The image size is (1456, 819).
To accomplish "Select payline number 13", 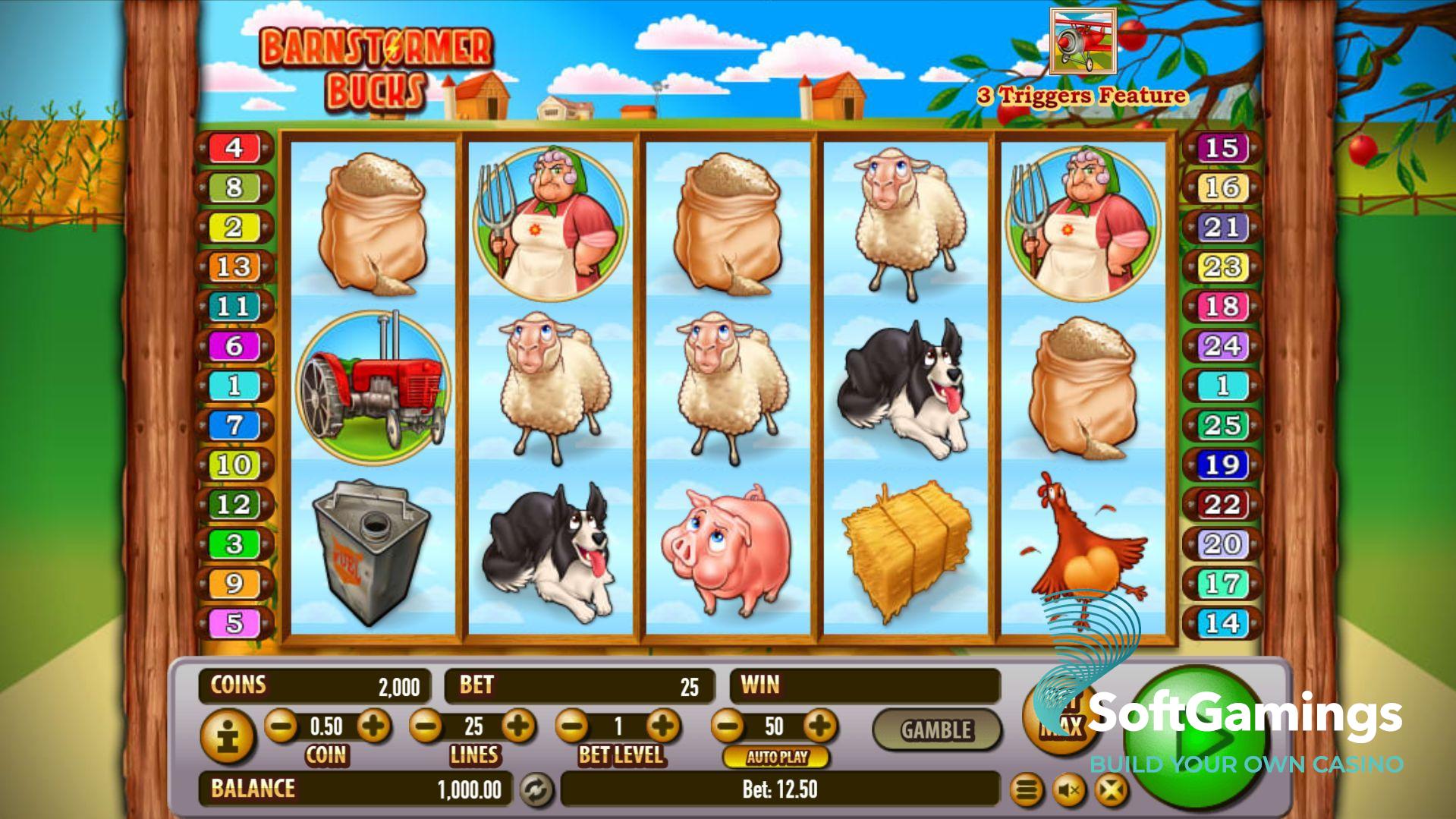I will [x=234, y=267].
